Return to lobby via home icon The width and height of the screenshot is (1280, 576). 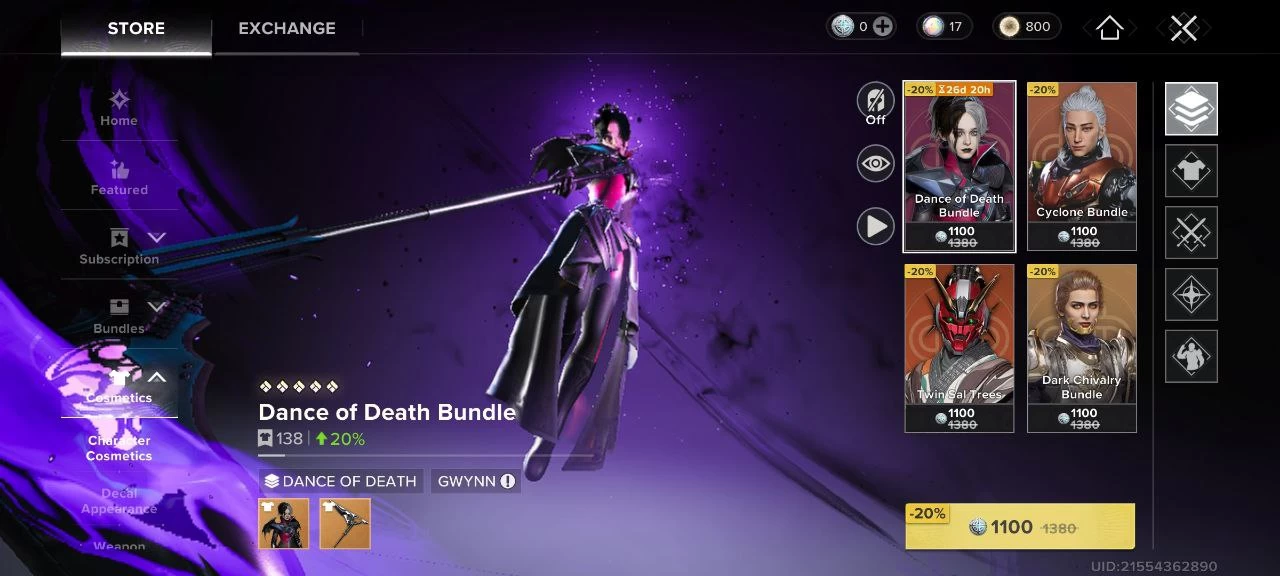(x=1109, y=28)
